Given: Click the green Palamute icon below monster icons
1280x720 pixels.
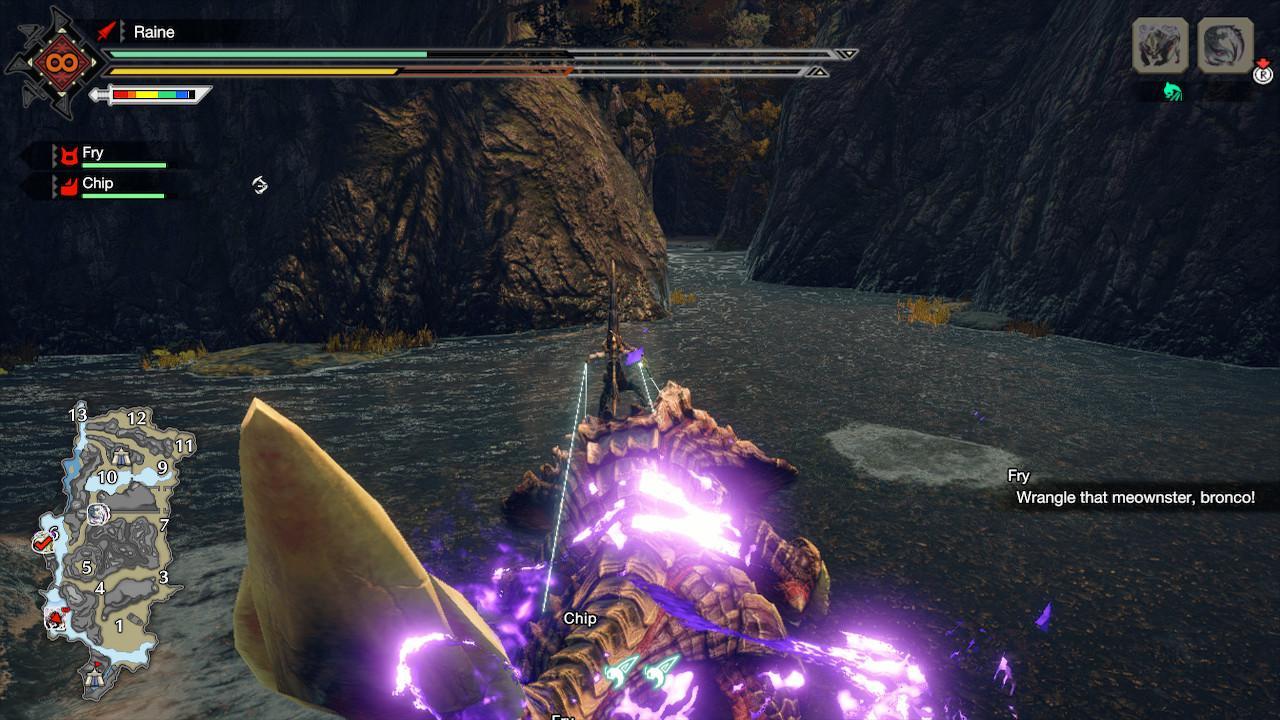Looking at the screenshot, I should [1173, 90].
